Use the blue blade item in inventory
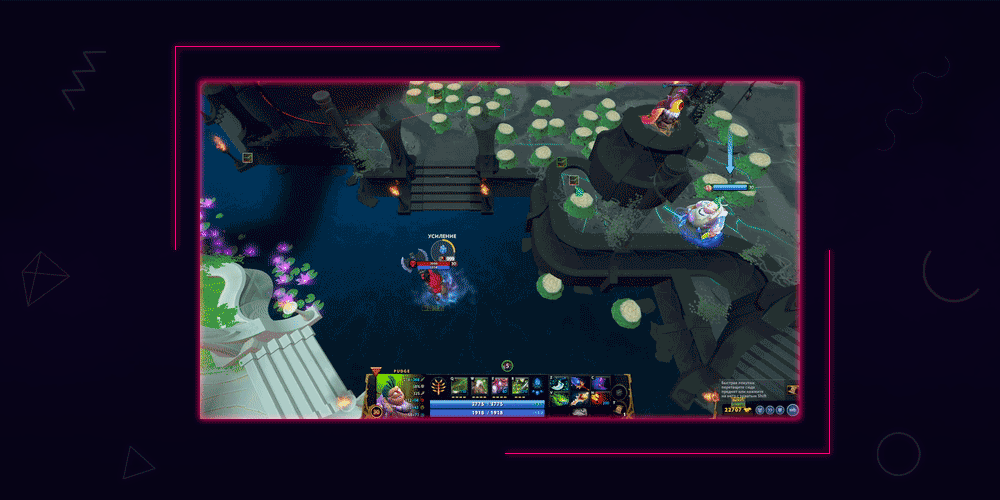 pos(559,383)
